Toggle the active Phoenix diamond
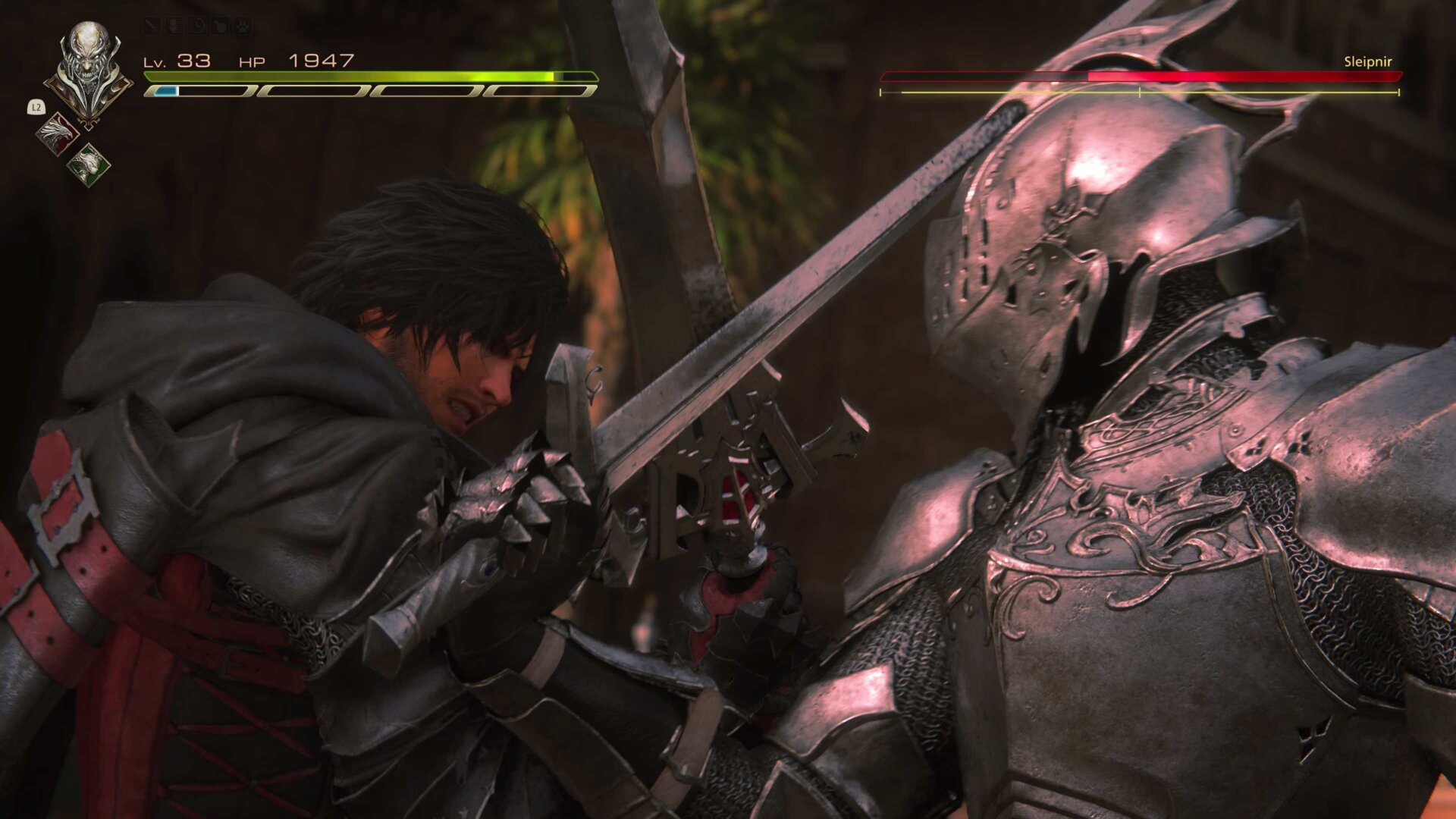Image resolution: width=1456 pixels, height=819 pixels. coord(58,134)
